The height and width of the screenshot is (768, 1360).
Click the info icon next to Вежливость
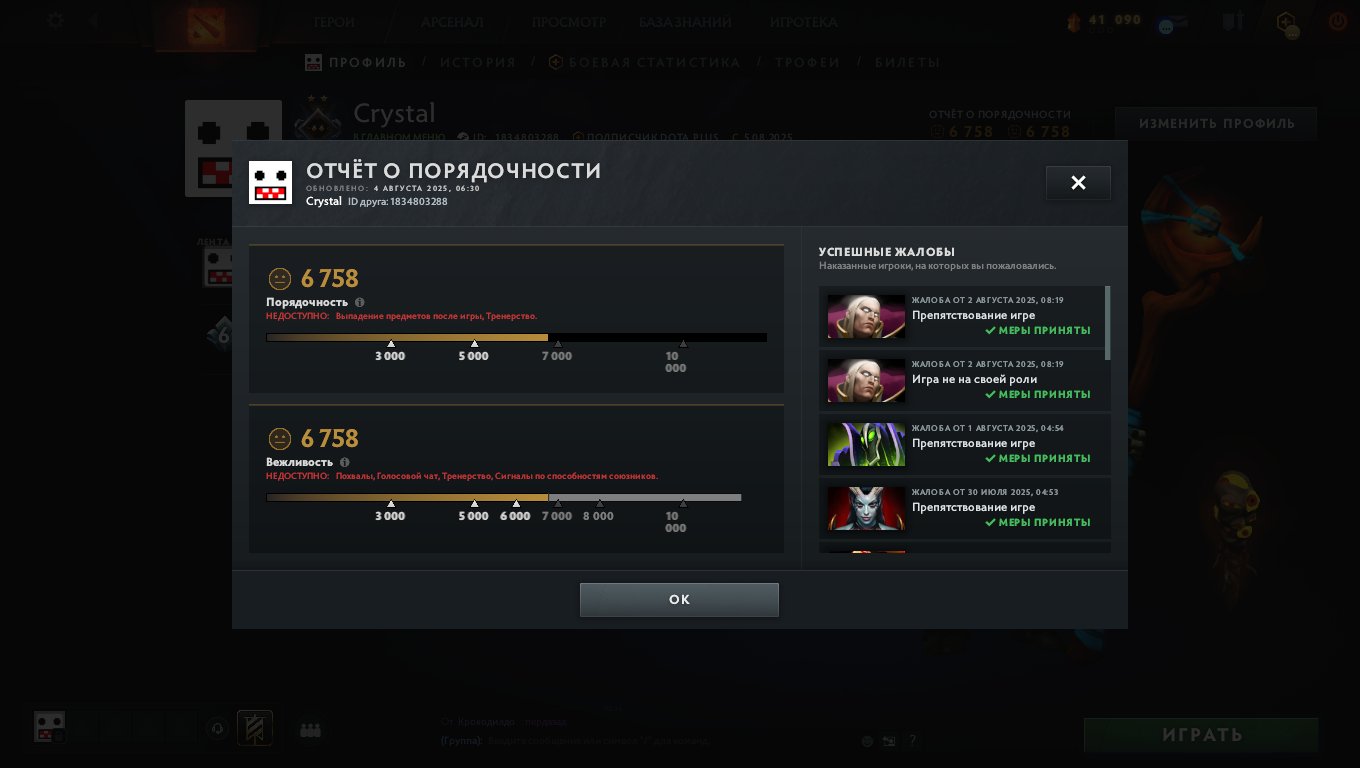[344, 462]
